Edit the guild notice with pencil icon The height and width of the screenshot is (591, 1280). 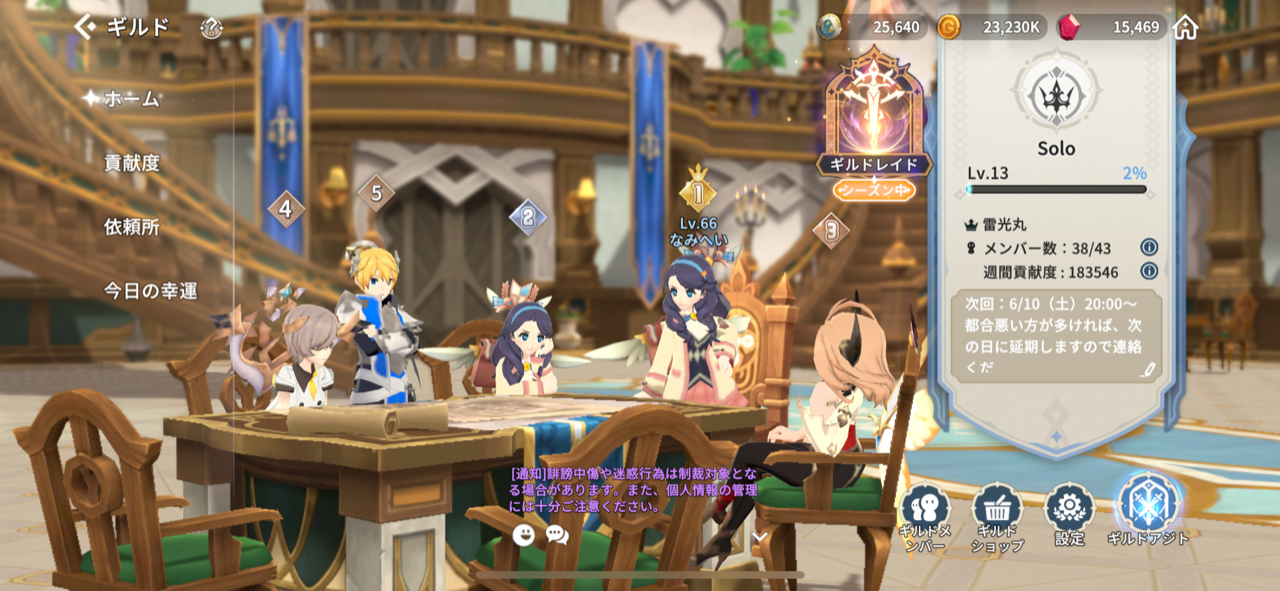(x=1148, y=369)
